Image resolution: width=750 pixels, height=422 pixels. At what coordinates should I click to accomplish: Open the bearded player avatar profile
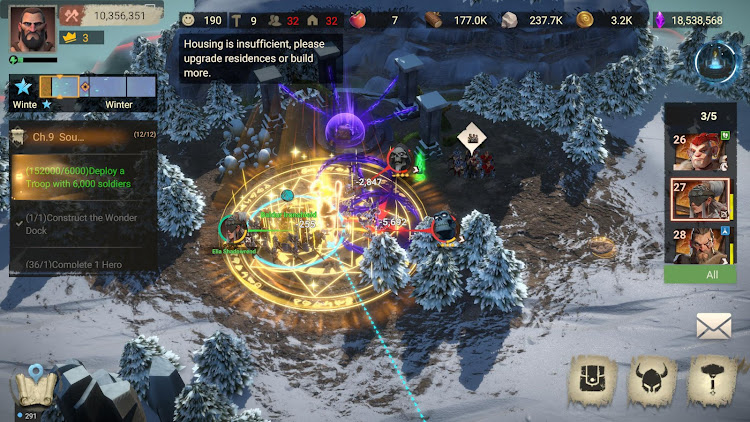point(32,28)
